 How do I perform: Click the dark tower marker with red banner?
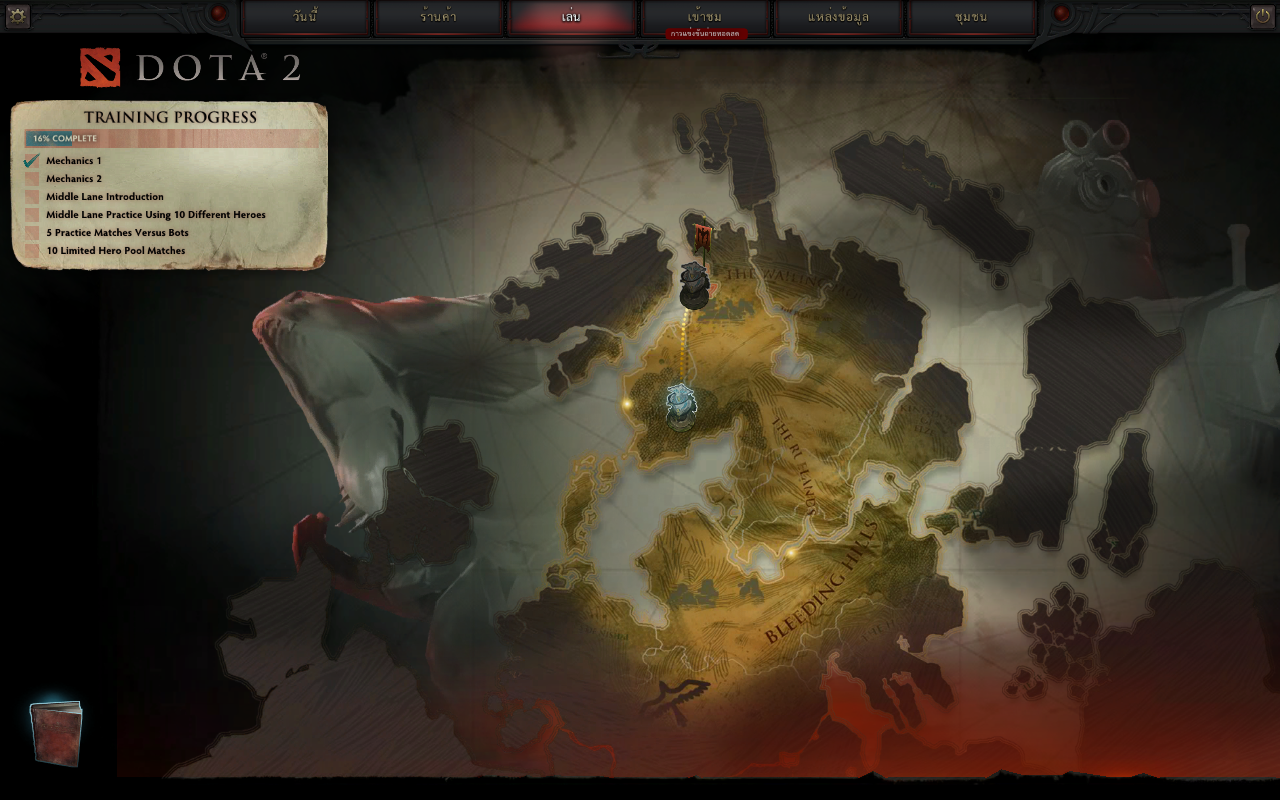tap(695, 275)
